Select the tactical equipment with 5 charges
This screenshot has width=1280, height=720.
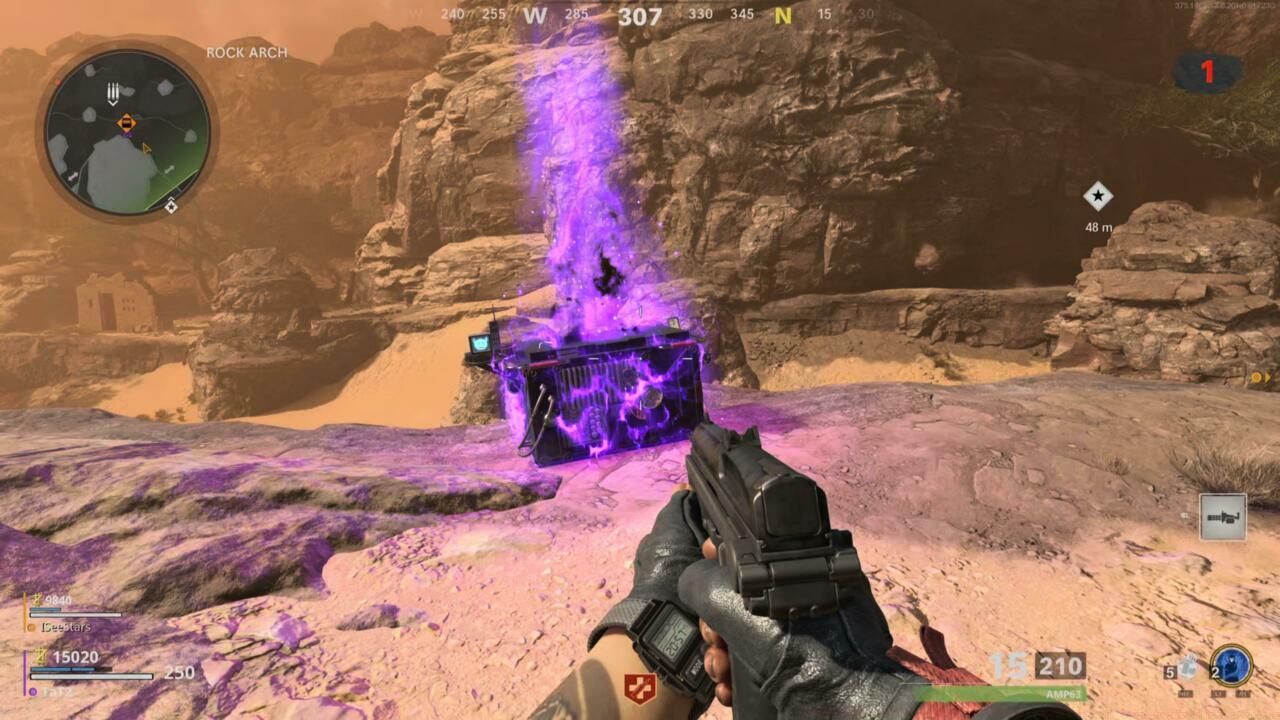pyautogui.click(x=1186, y=669)
